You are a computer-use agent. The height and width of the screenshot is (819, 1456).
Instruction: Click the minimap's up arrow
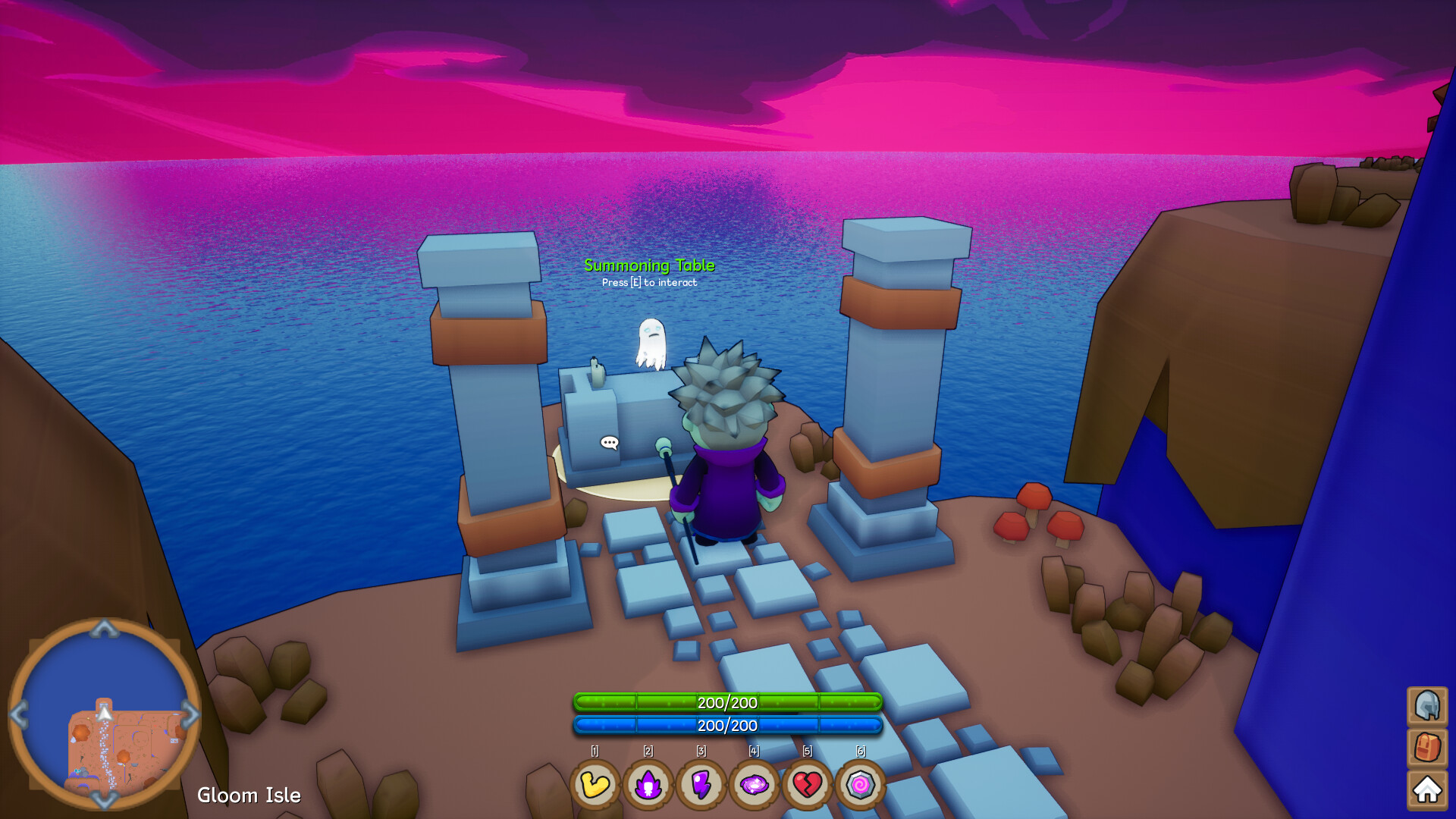pos(105,628)
